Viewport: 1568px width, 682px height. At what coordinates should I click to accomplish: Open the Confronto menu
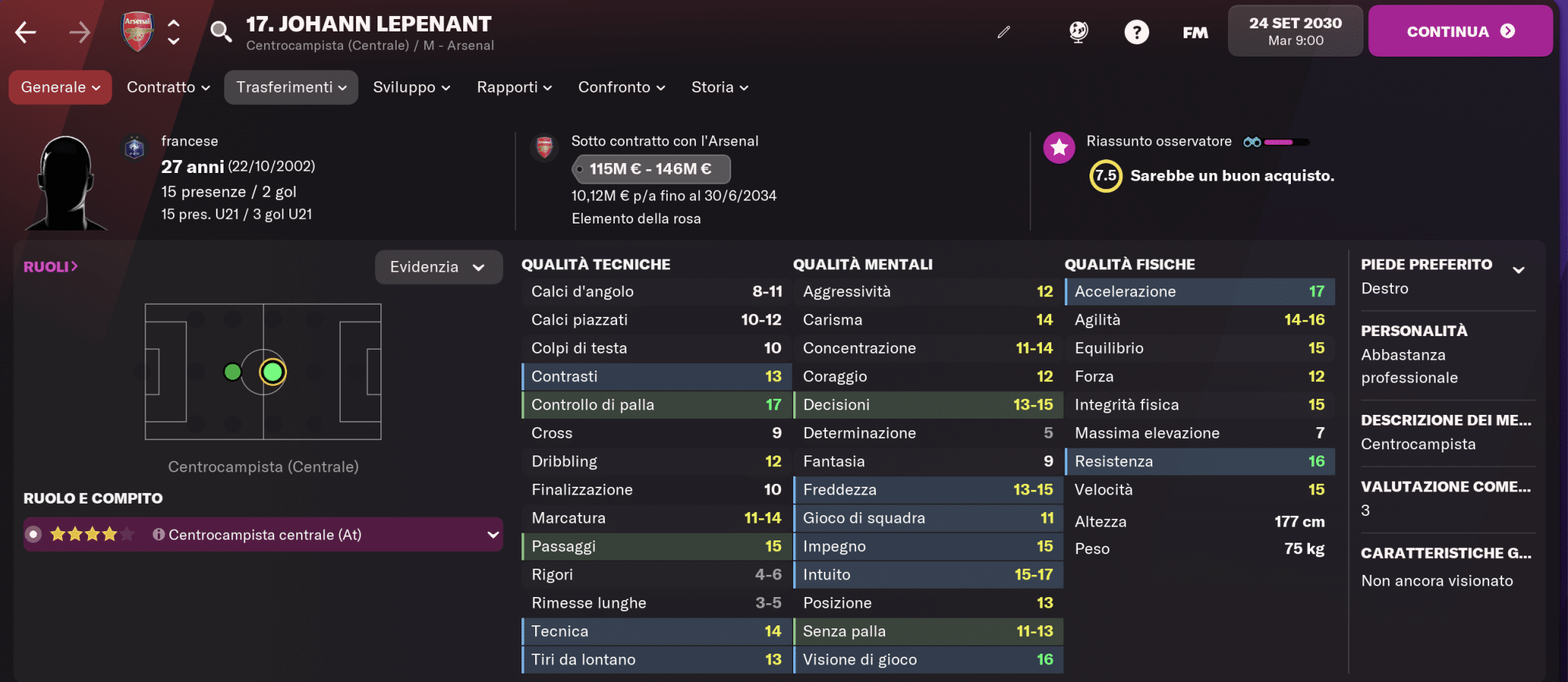620,86
